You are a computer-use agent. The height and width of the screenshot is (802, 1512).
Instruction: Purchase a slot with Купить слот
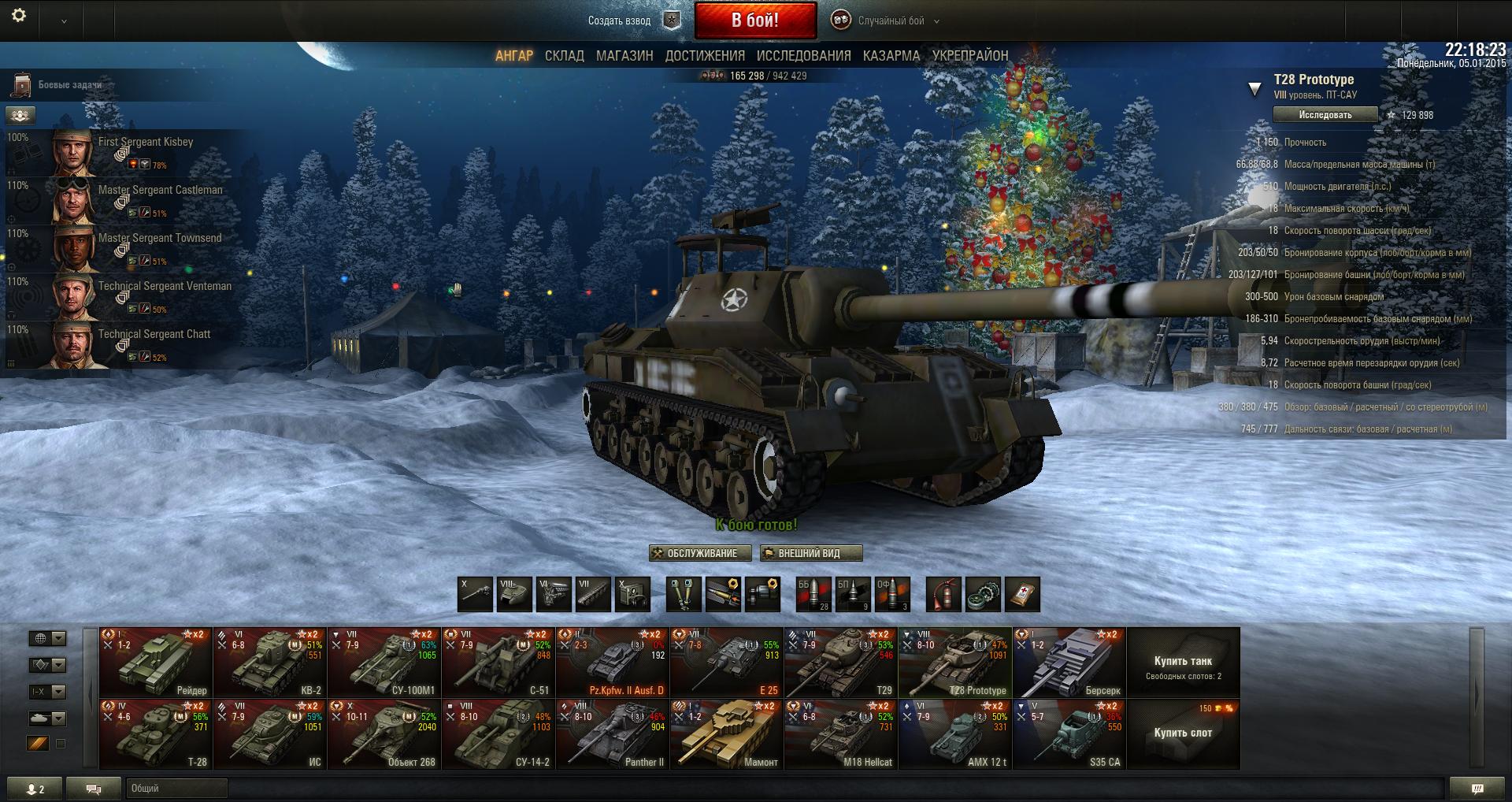[1183, 733]
